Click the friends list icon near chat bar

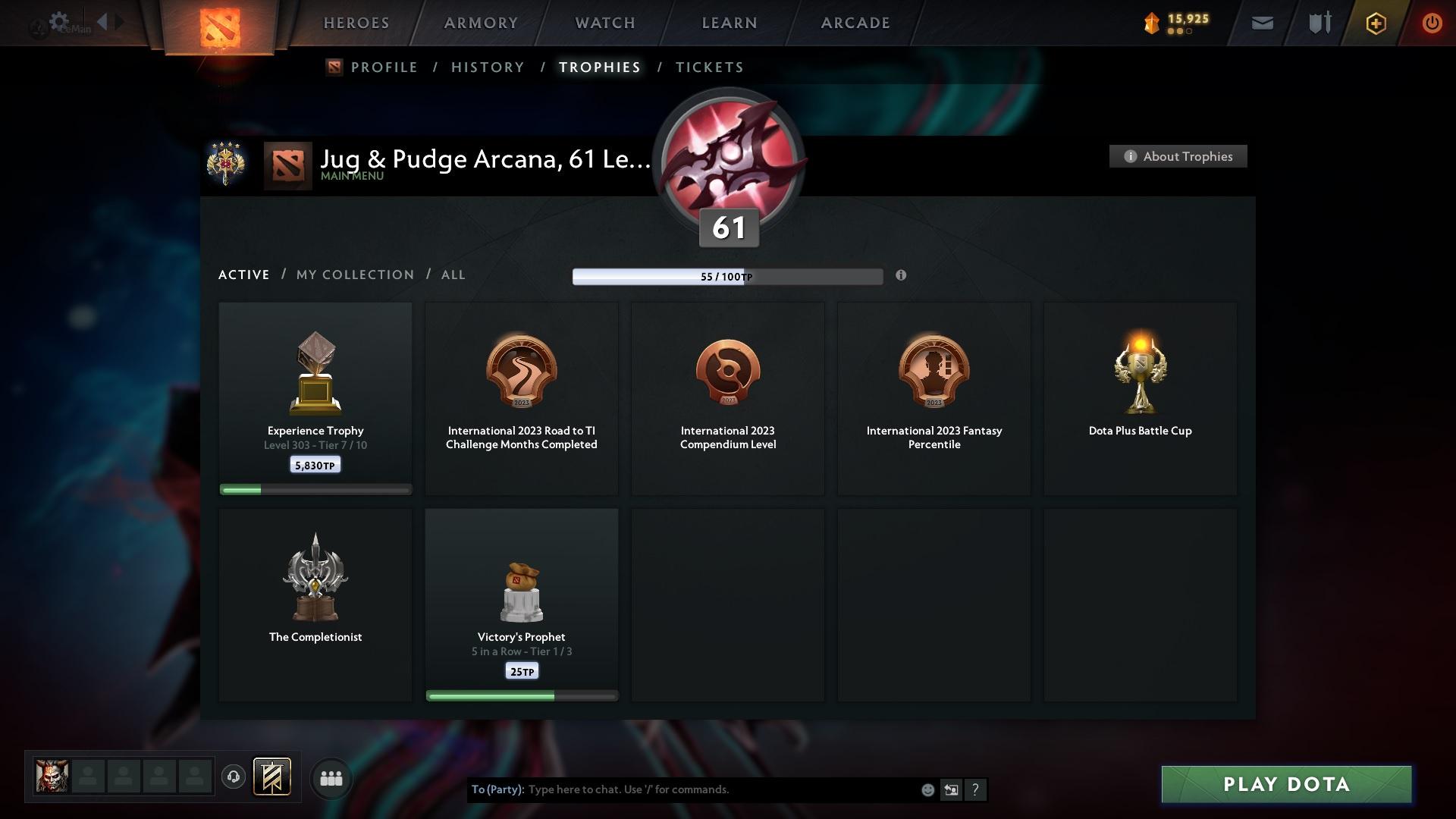331,777
